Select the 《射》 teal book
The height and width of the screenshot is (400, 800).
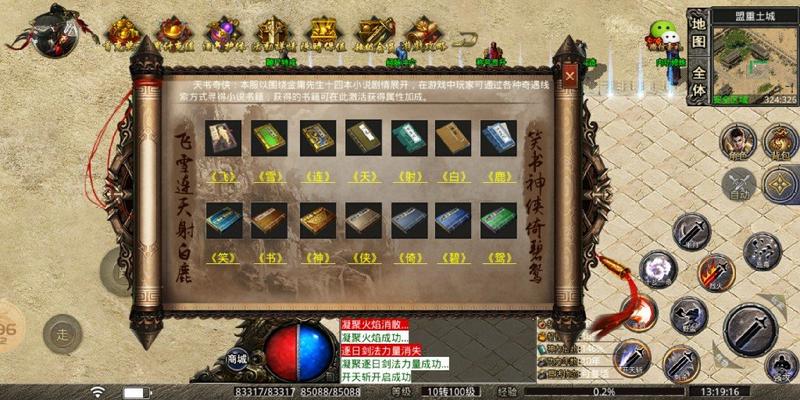pyautogui.click(x=407, y=139)
